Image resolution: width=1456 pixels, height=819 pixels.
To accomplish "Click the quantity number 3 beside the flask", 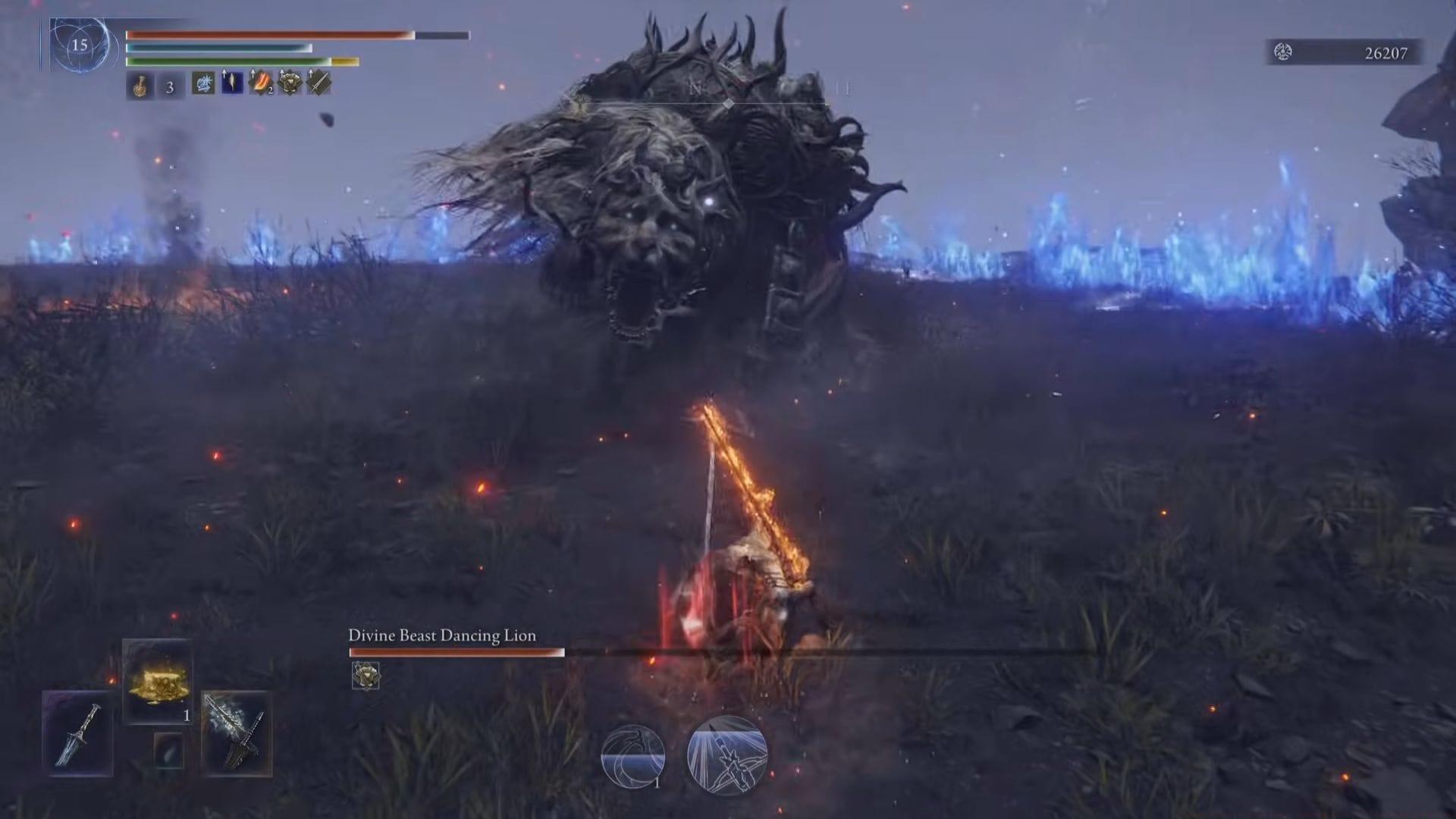I will (x=170, y=85).
